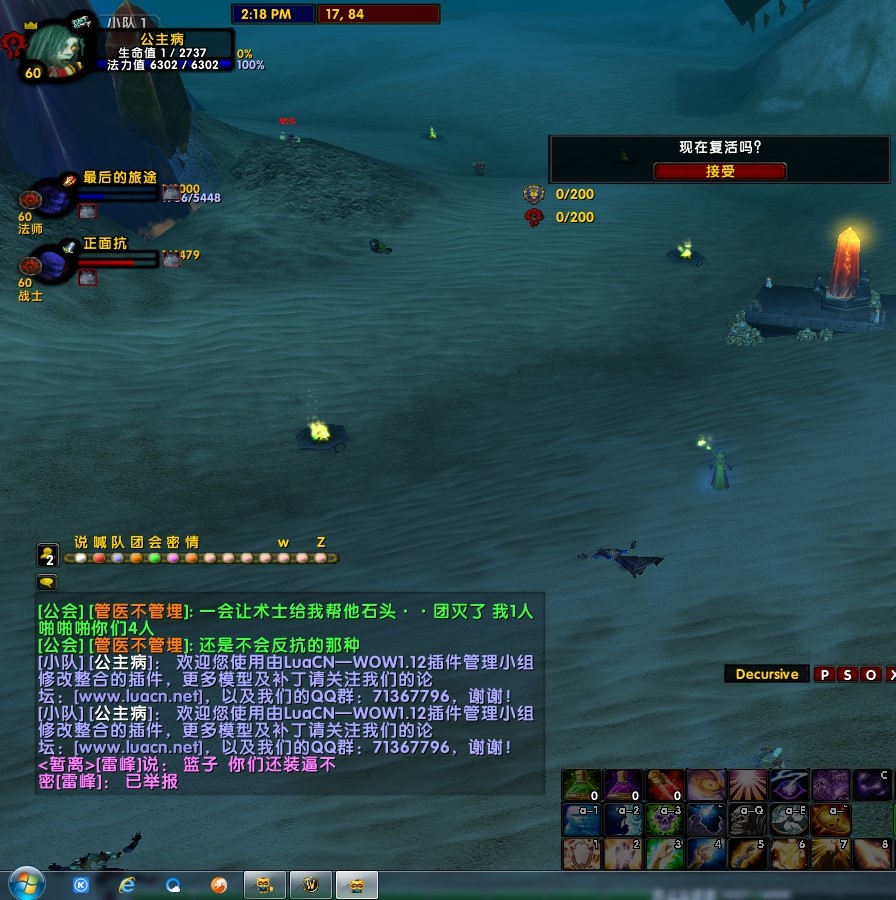Click the Decursive addon label
This screenshot has width=896, height=900.
(767, 674)
